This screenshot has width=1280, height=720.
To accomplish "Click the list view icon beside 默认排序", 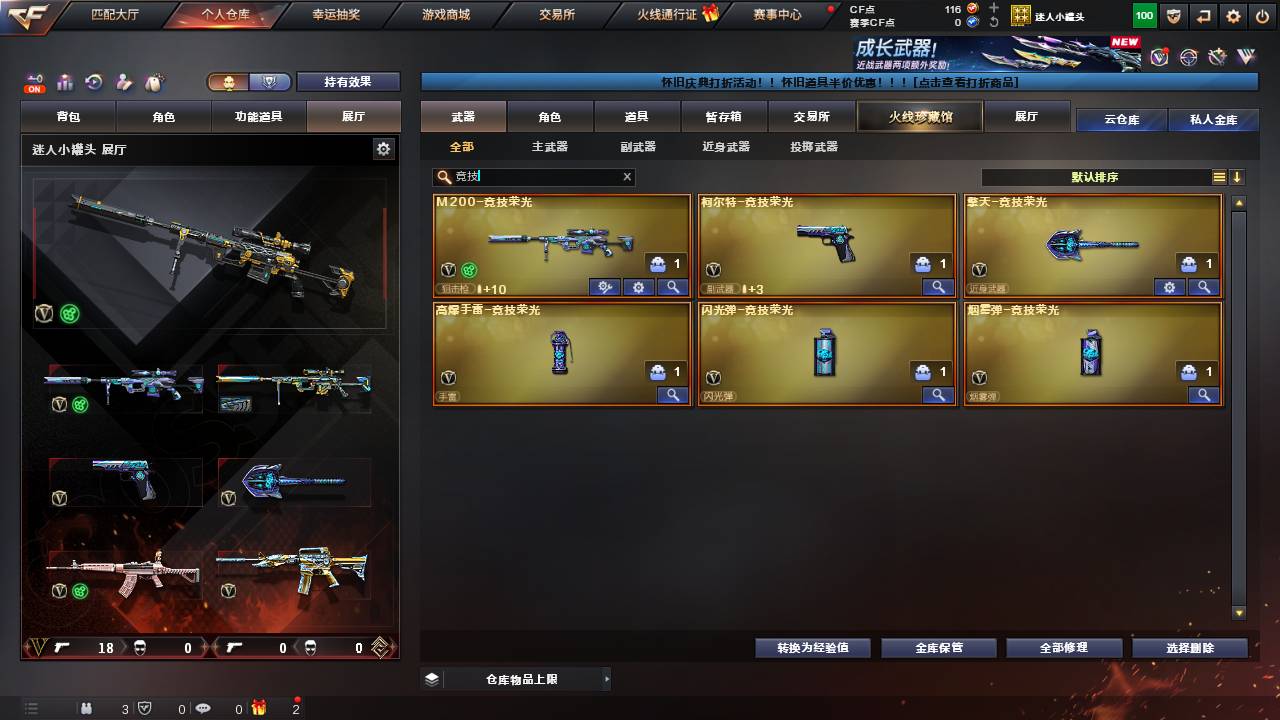I will click(1218, 176).
